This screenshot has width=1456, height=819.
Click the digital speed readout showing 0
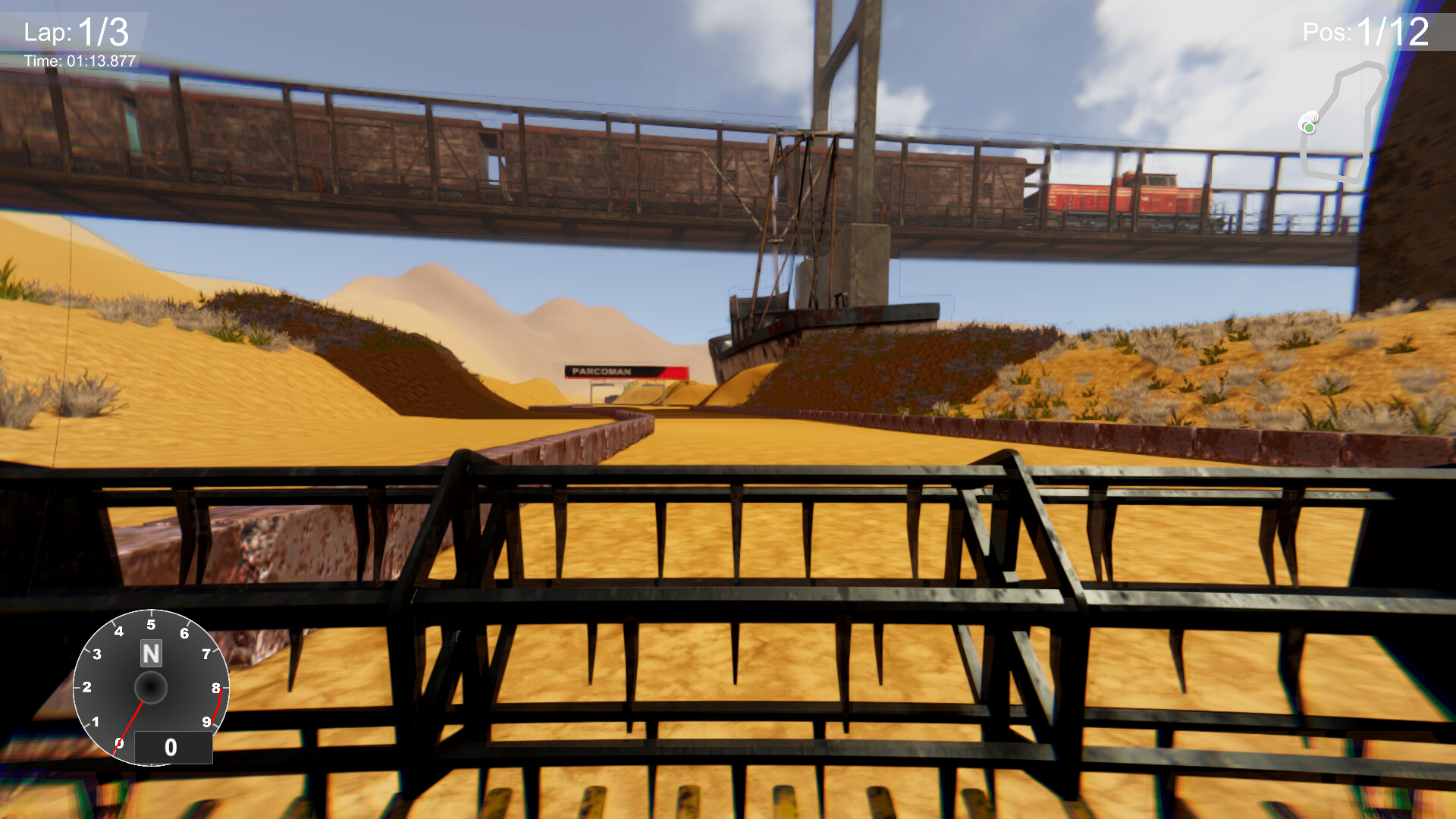[172, 746]
